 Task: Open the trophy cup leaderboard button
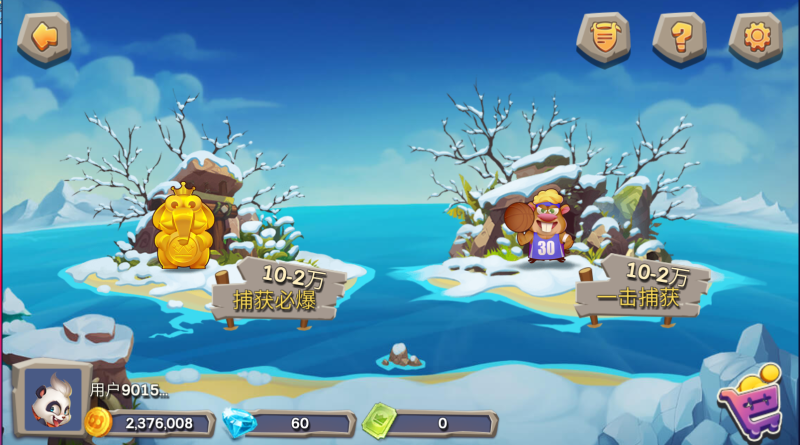pyautogui.click(x=603, y=38)
